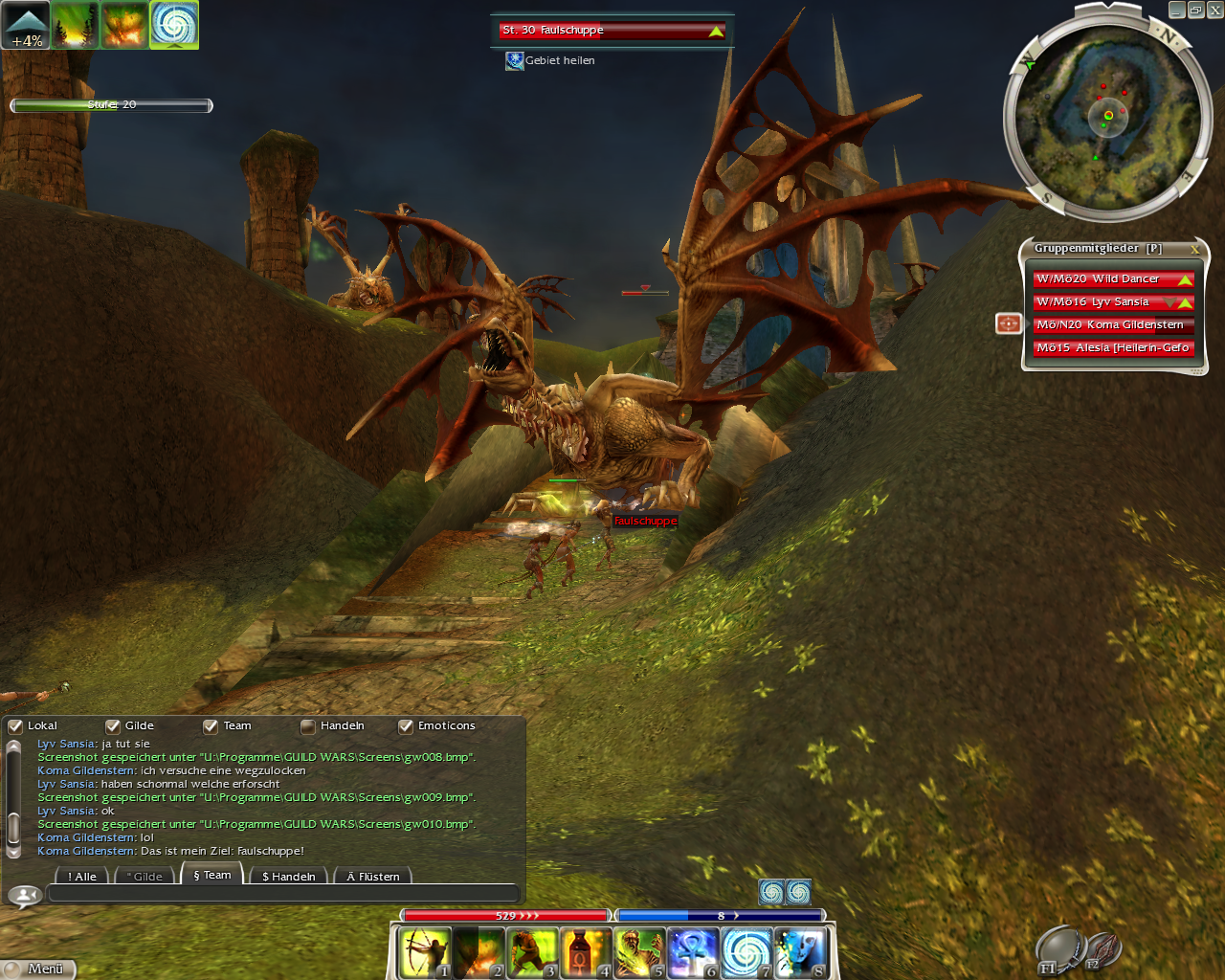Select the F1 weapon set
The image size is (1225, 980).
click(1058, 950)
